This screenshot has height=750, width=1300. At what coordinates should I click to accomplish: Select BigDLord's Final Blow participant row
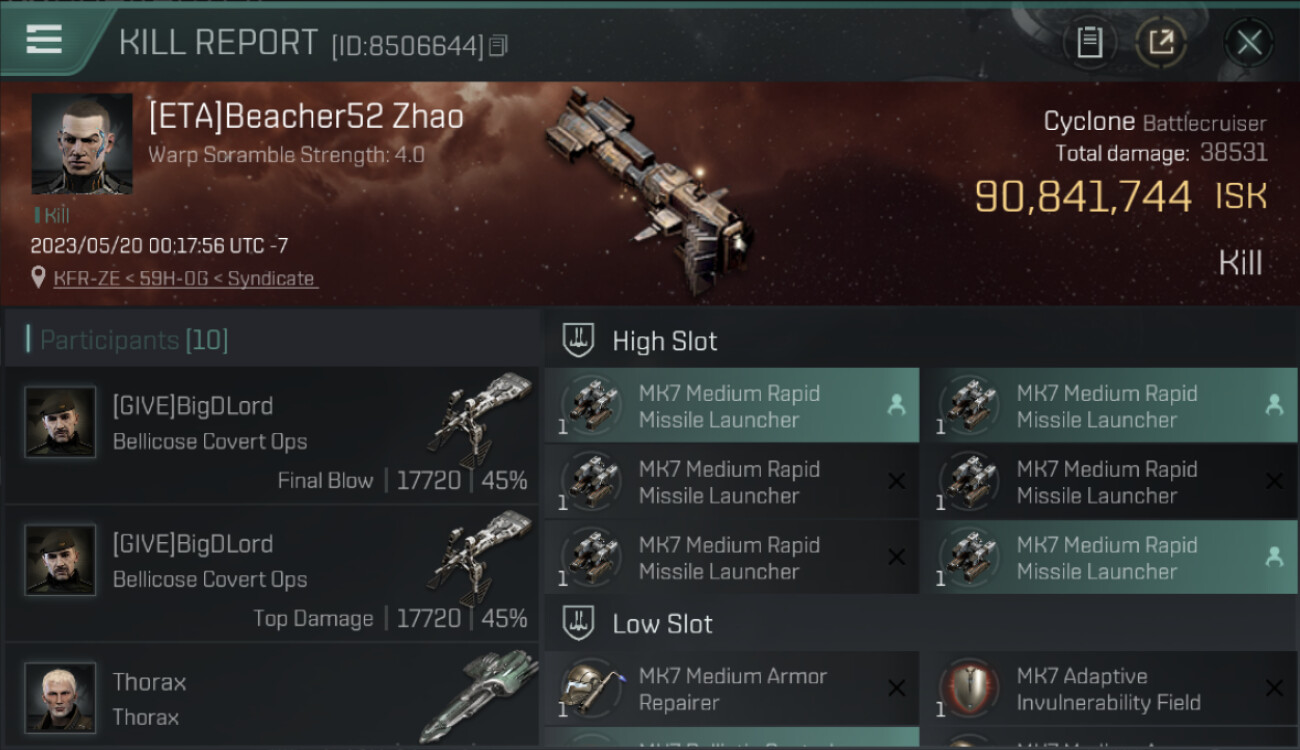click(x=272, y=436)
